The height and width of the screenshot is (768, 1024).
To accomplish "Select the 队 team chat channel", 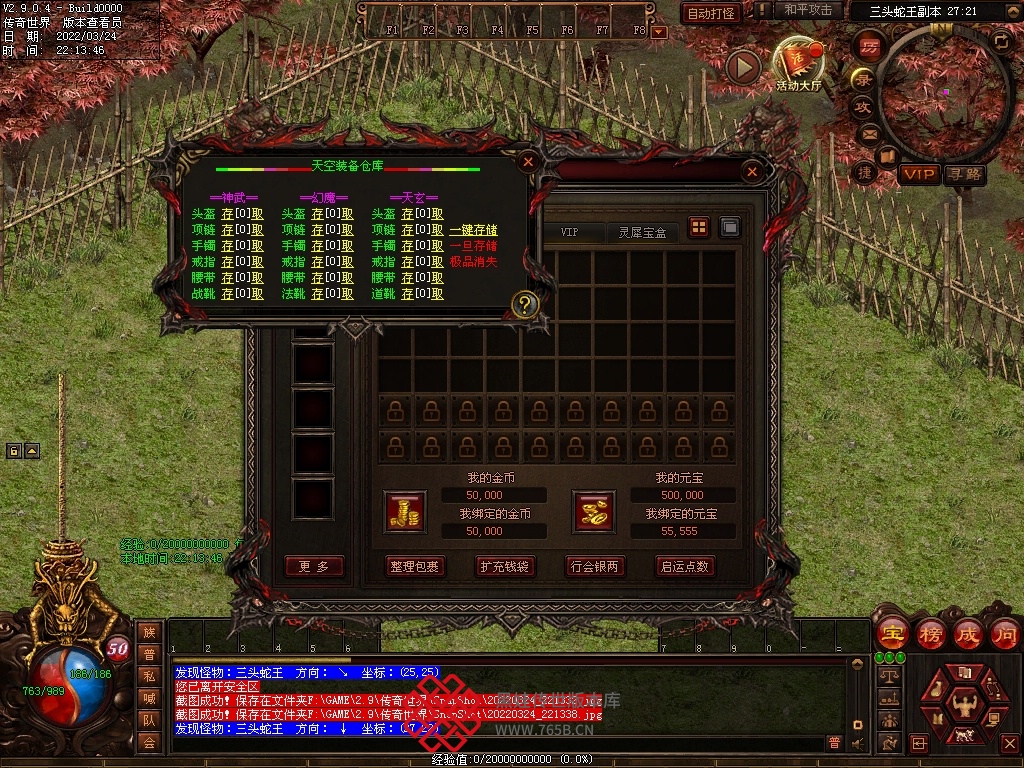I will 148,719.
